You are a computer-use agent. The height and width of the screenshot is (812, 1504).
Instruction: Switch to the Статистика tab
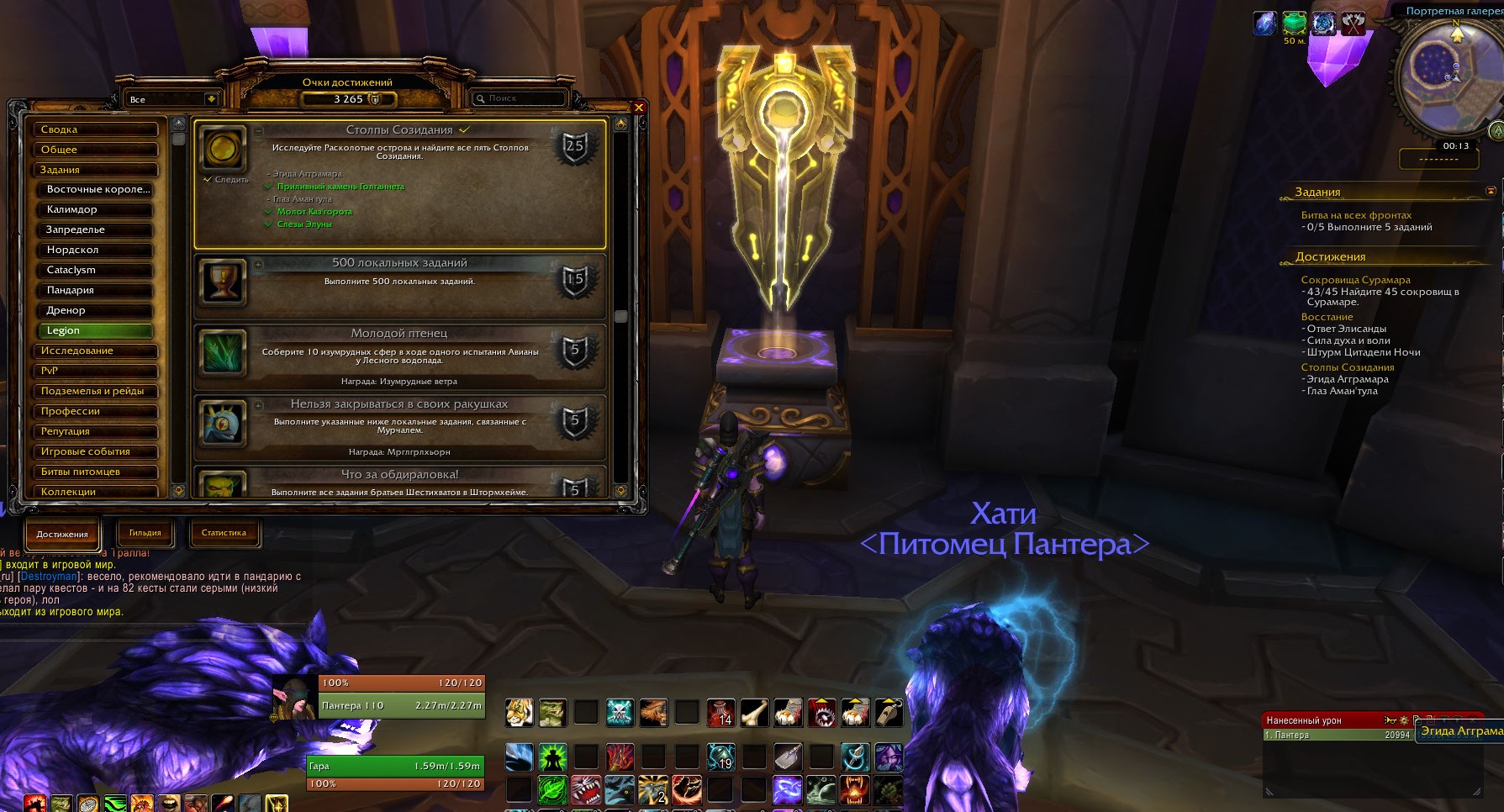(224, 533)
